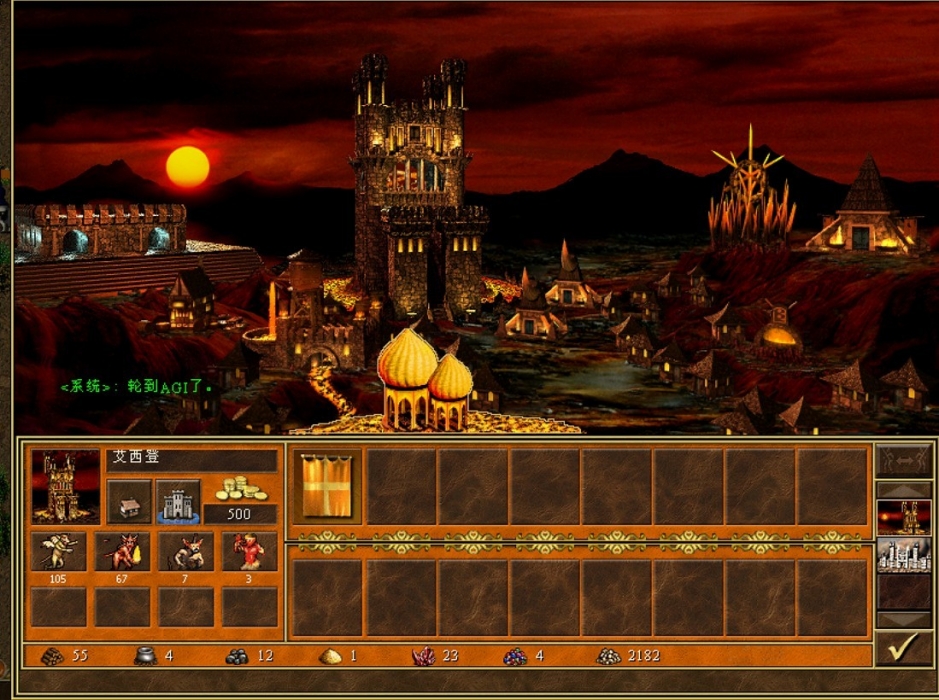Exit the town with the checkmark button
The width and height of the screenshot is (939, 700).
pos(903,649)
